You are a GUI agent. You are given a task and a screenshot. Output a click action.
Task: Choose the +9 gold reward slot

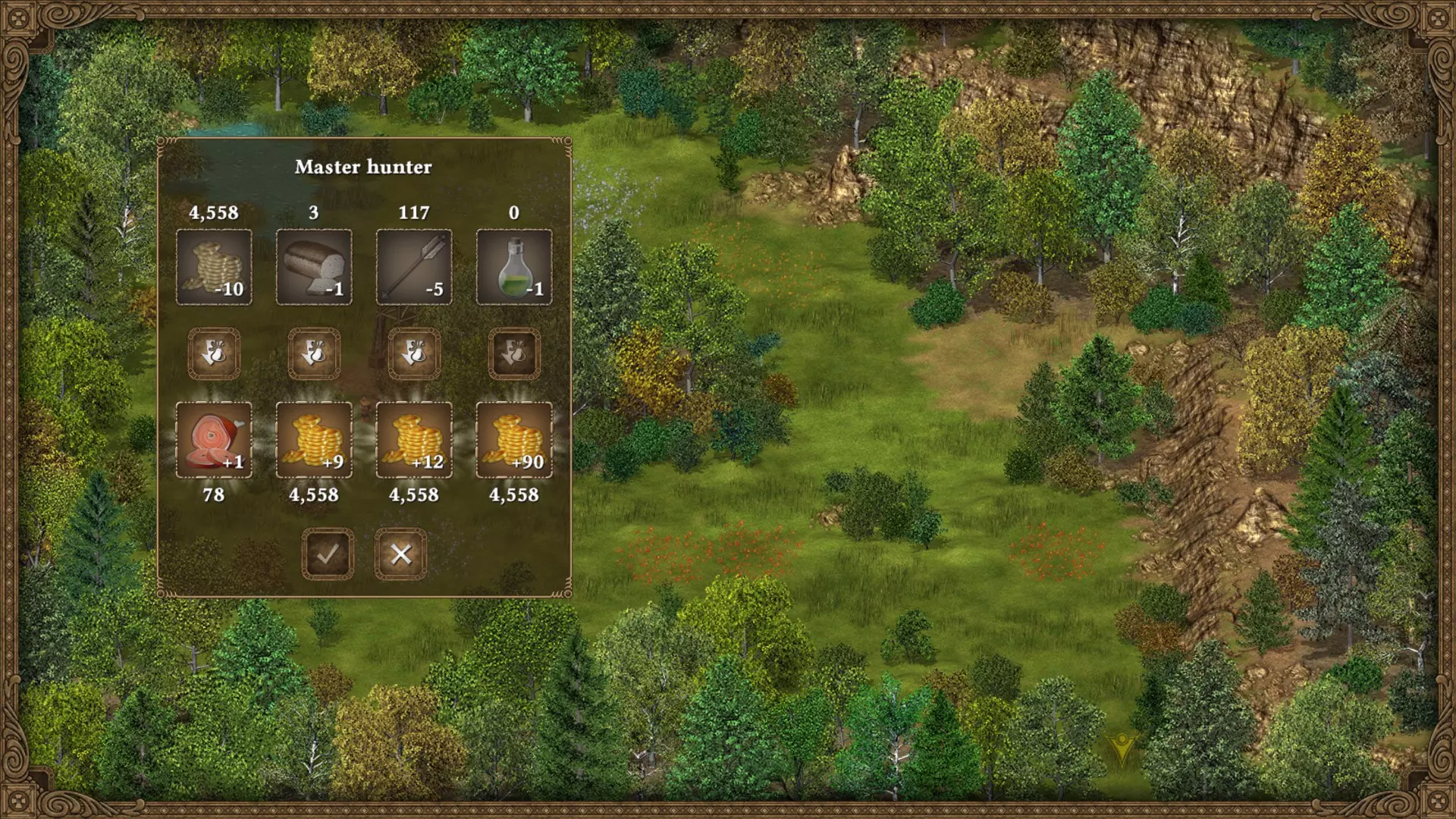click(314, 440)
